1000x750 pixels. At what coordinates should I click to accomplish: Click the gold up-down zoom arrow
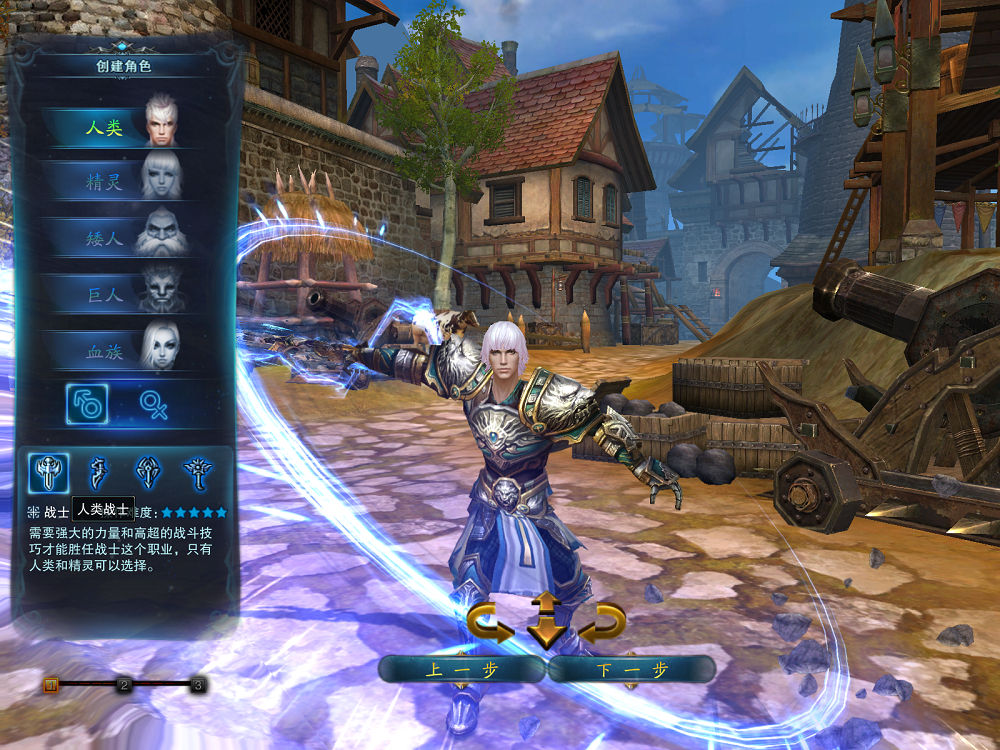(x=546, y=619)
